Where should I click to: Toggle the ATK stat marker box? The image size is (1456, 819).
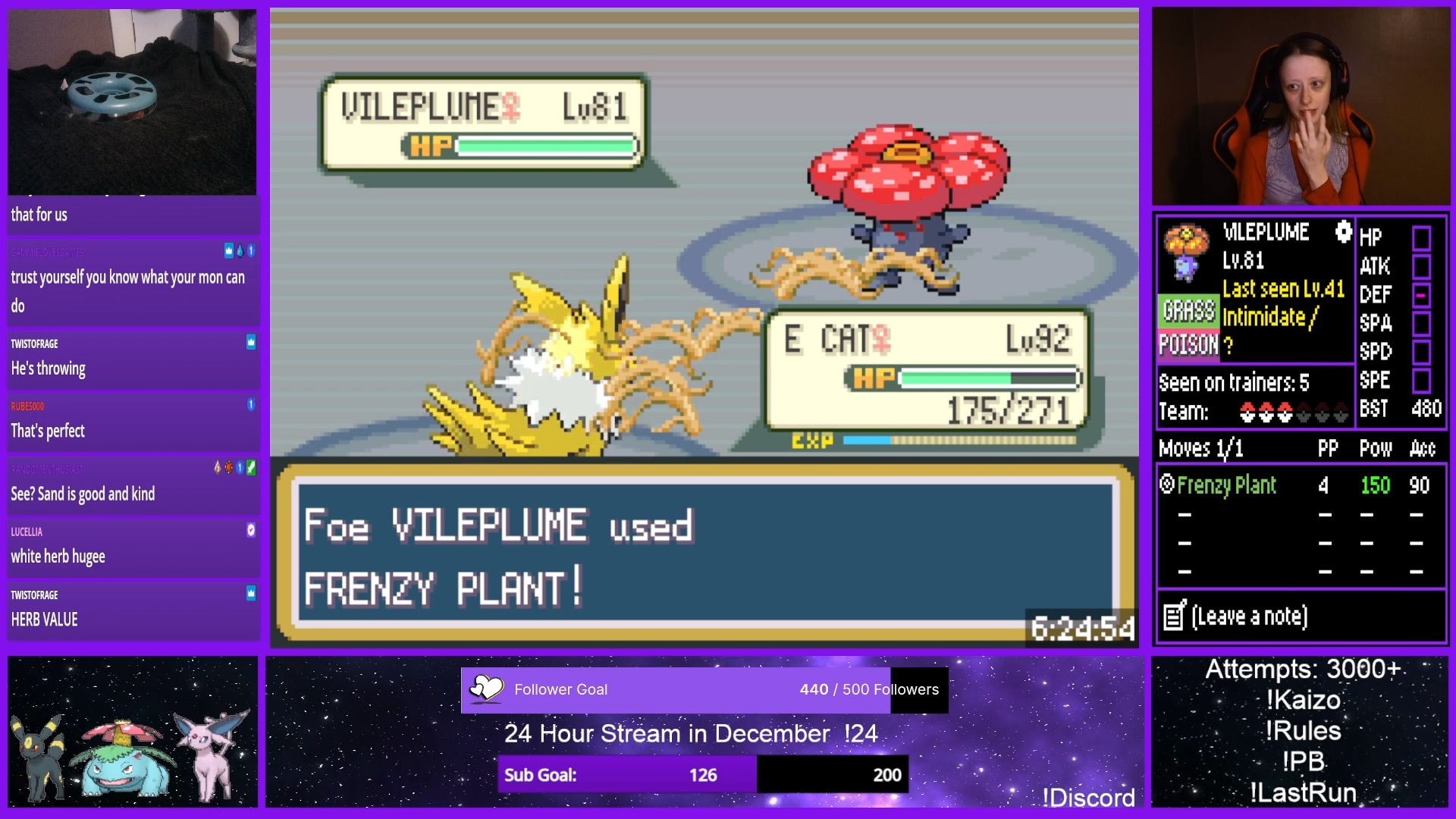coord(1421,267)
